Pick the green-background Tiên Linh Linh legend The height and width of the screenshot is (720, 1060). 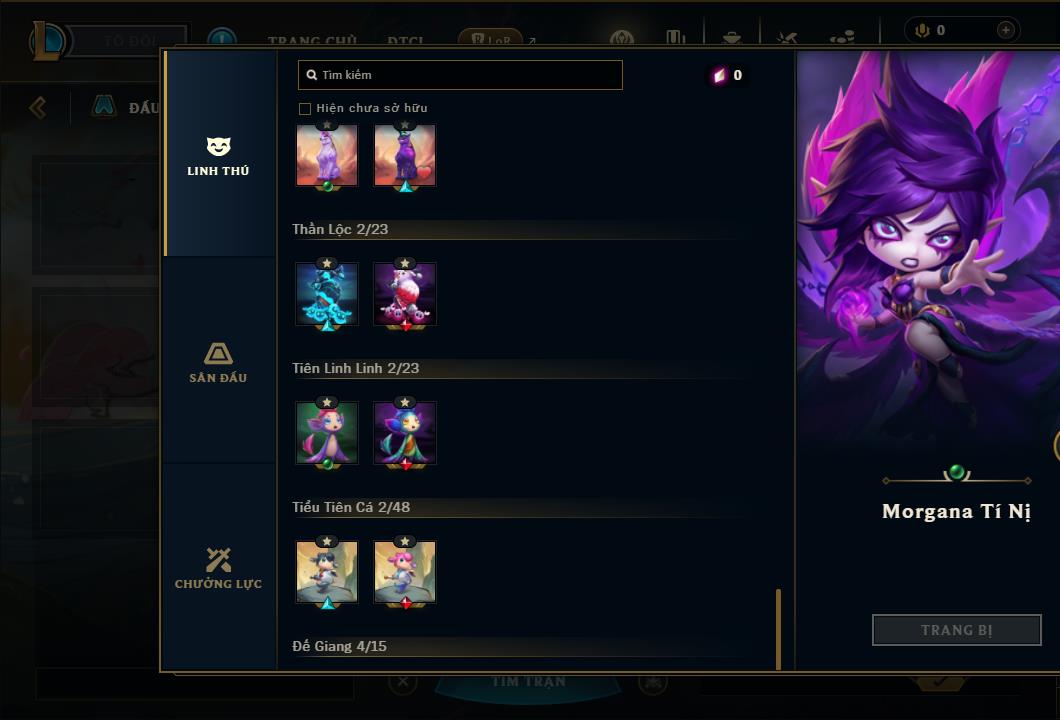pos(327,433)
